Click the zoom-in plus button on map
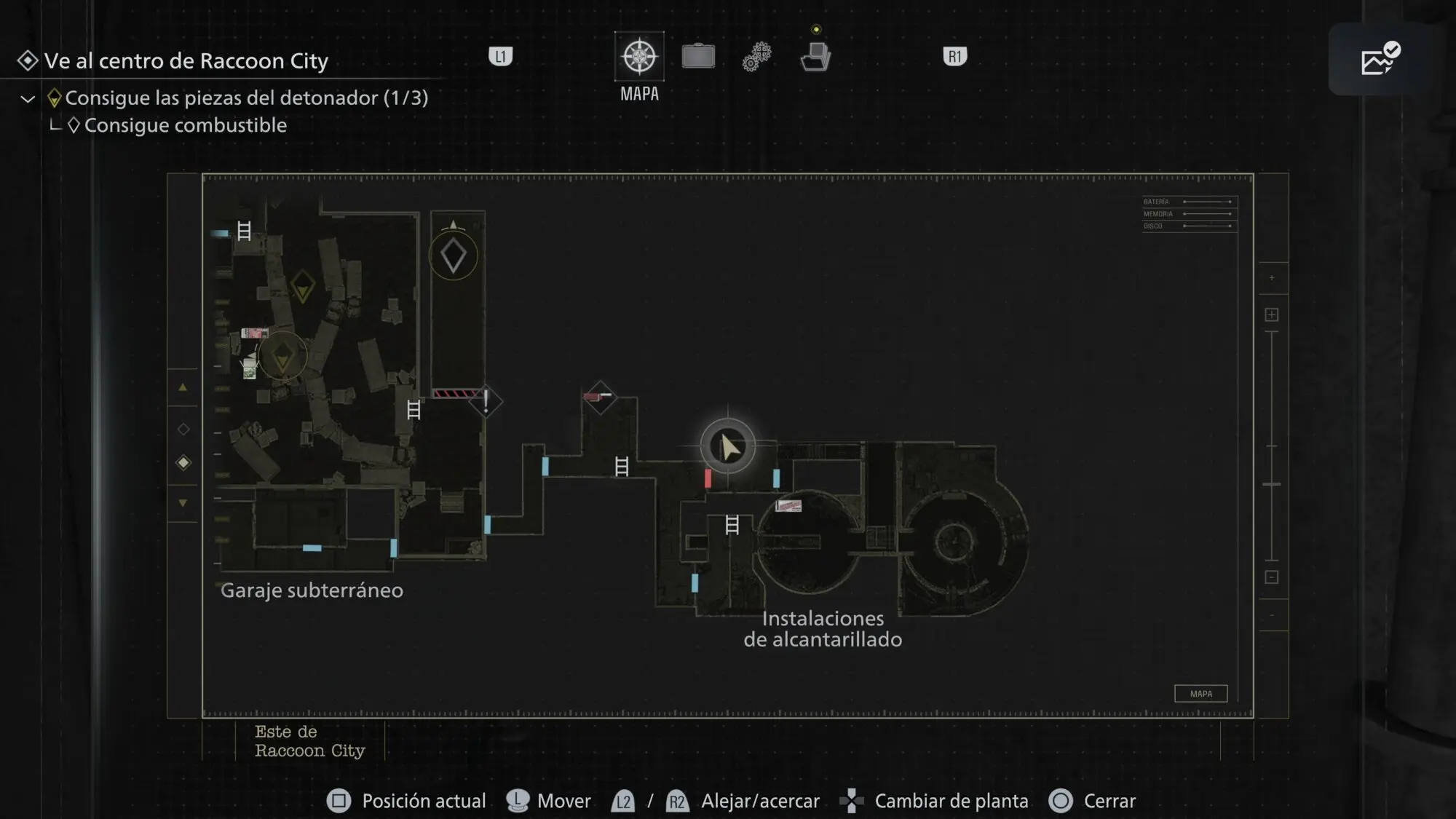This screenshot has width=1456, height=819. pos(1272,314)
